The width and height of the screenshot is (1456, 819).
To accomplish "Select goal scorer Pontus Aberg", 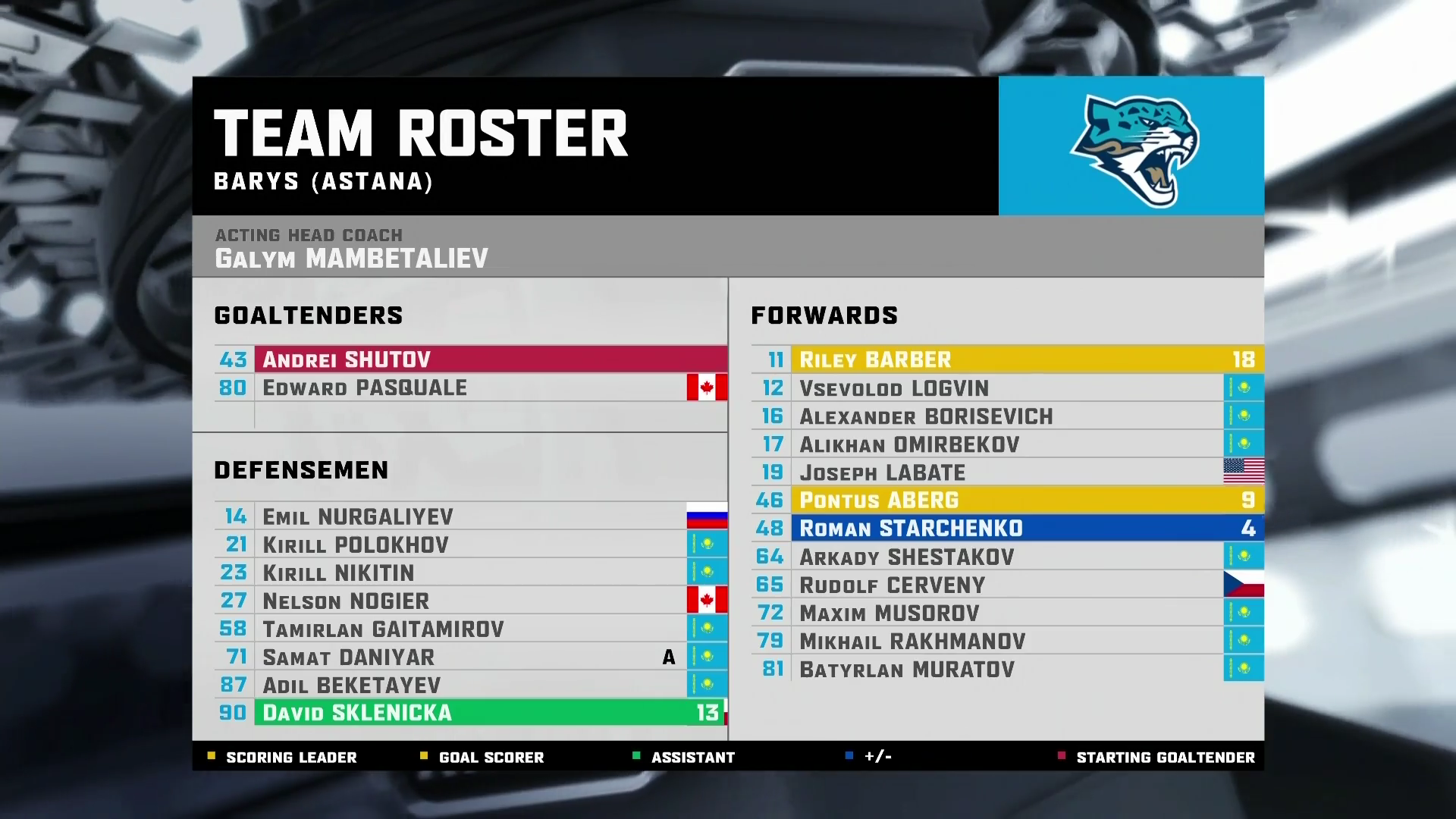I will (1007, 500).
